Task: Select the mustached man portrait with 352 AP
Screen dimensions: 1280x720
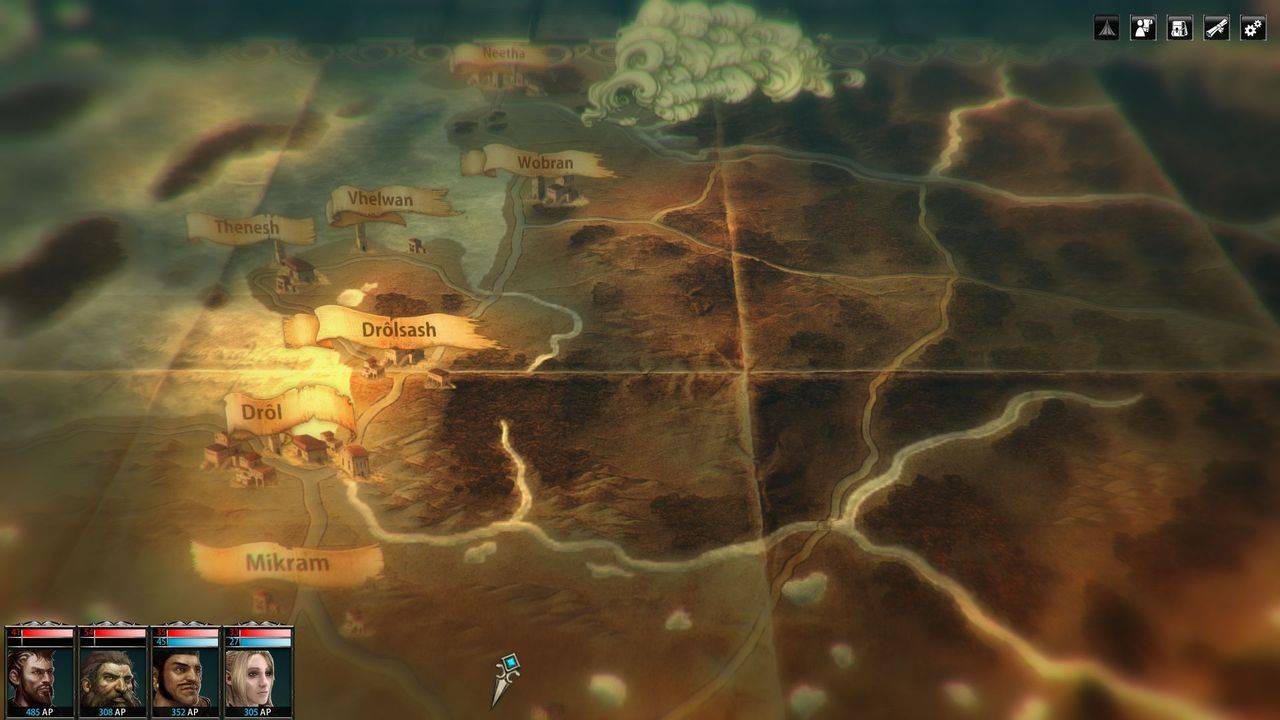Action: tap(186, 676)
